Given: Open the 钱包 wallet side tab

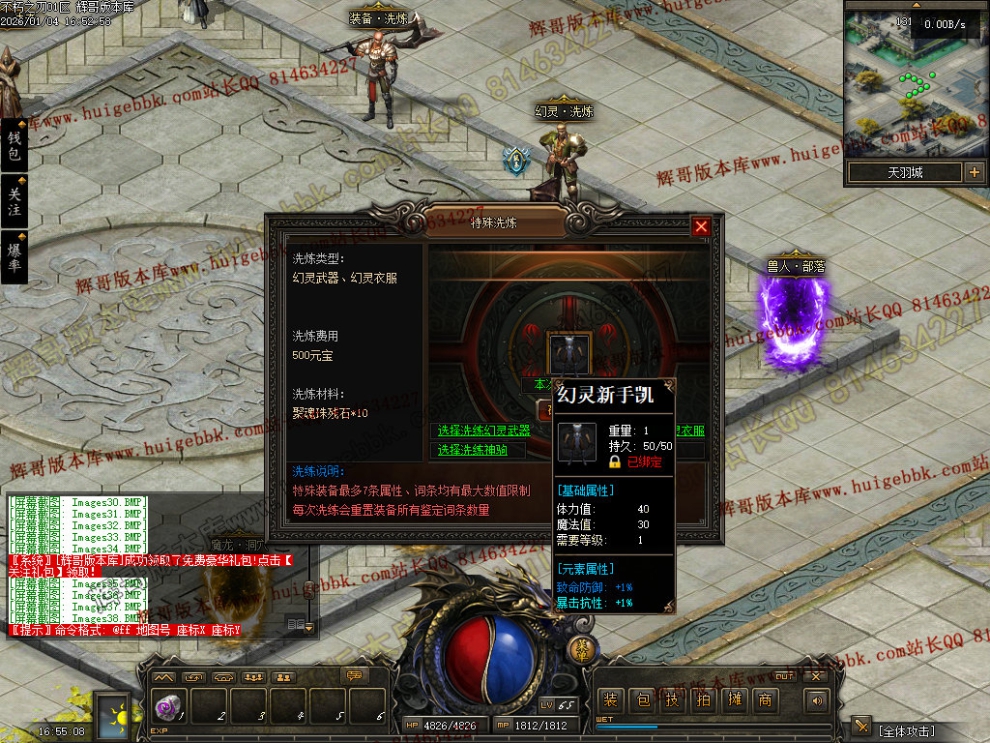Looking at the screenshot, I should tap(14, 146).
